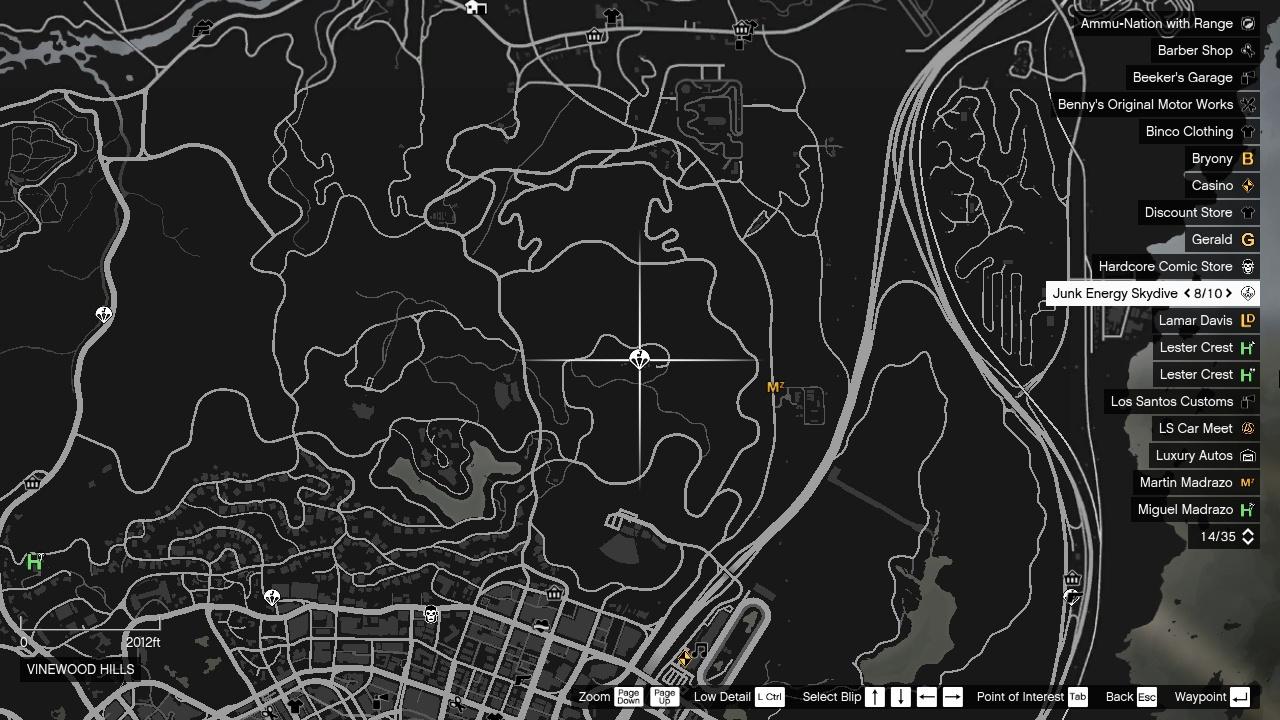Select the Ammu-Nation with Range weapon icon
1280x720 pixels.
pyautogui.click(x=1247, y=23)
